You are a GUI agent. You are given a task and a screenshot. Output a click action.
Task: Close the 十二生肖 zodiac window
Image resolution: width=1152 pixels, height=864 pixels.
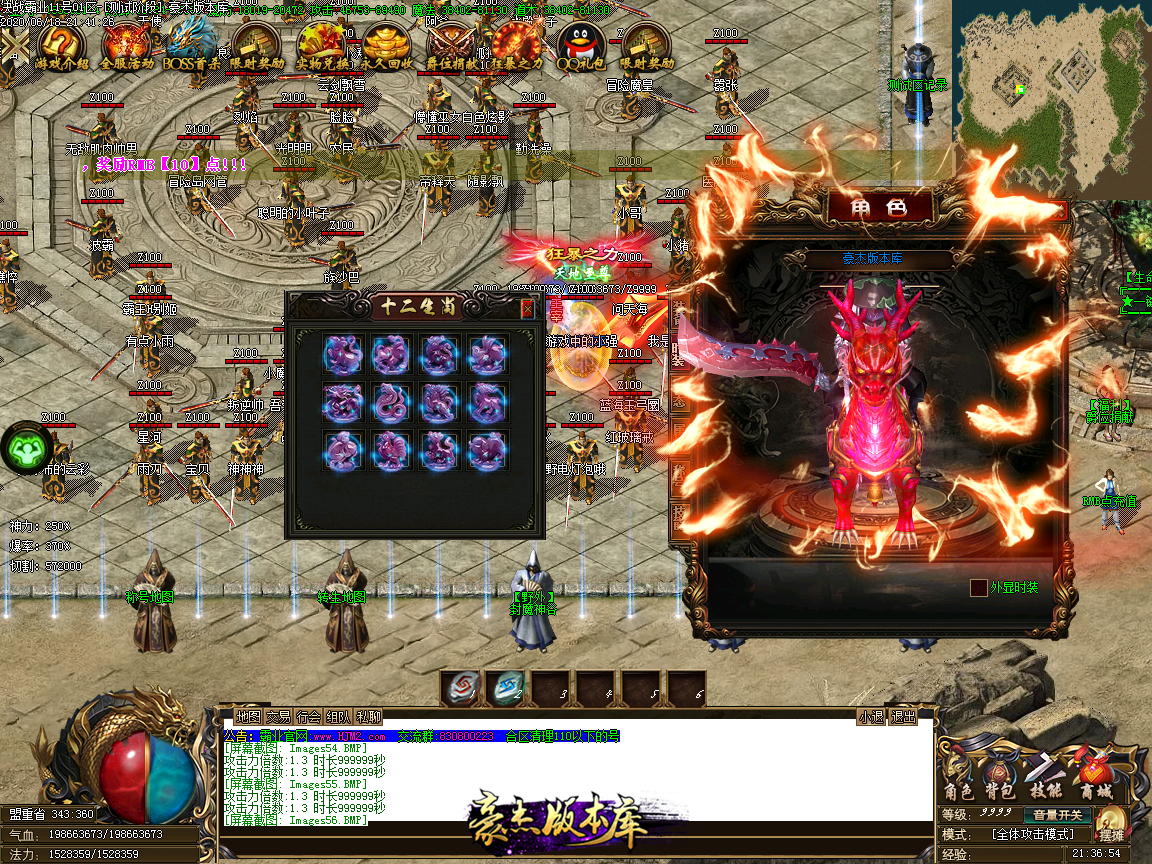tap(527, 309)
